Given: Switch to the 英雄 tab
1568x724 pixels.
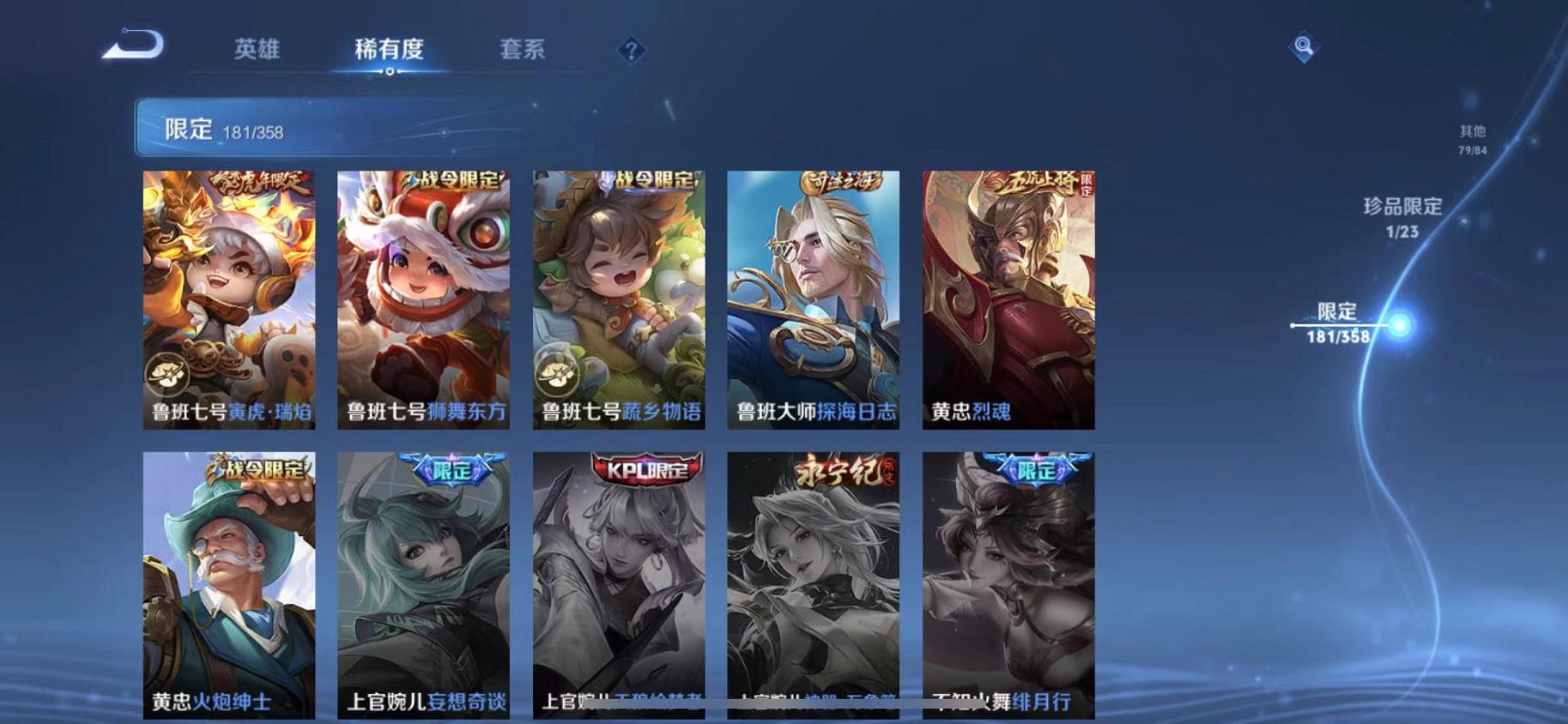Looking at the screenshot, I should 258,50.
